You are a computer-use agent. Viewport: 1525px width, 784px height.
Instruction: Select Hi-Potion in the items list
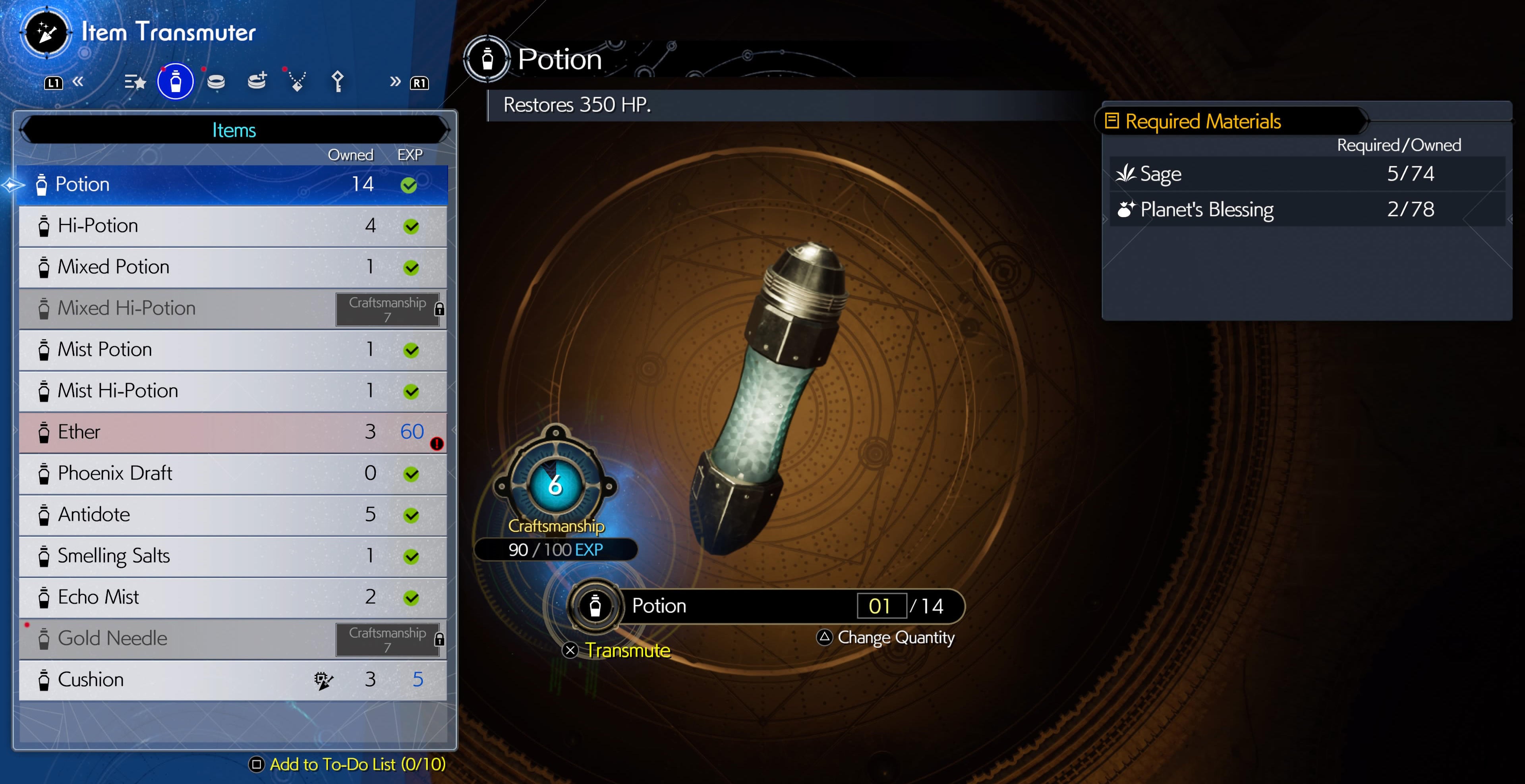click(232, 226)
